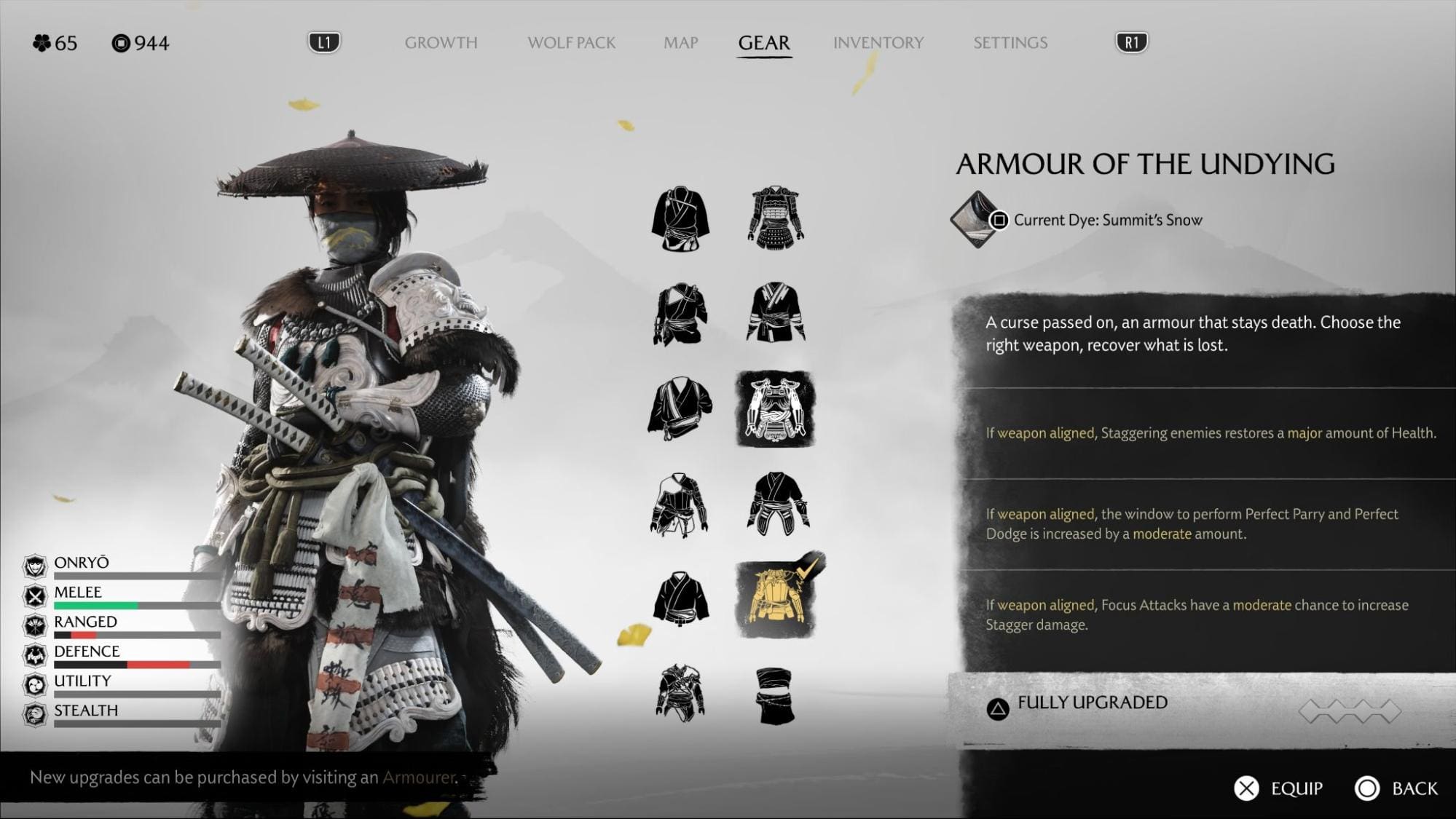Screen dimensions: 1456x819
Task: Go to the Map tab
Action: coord(680,43)
